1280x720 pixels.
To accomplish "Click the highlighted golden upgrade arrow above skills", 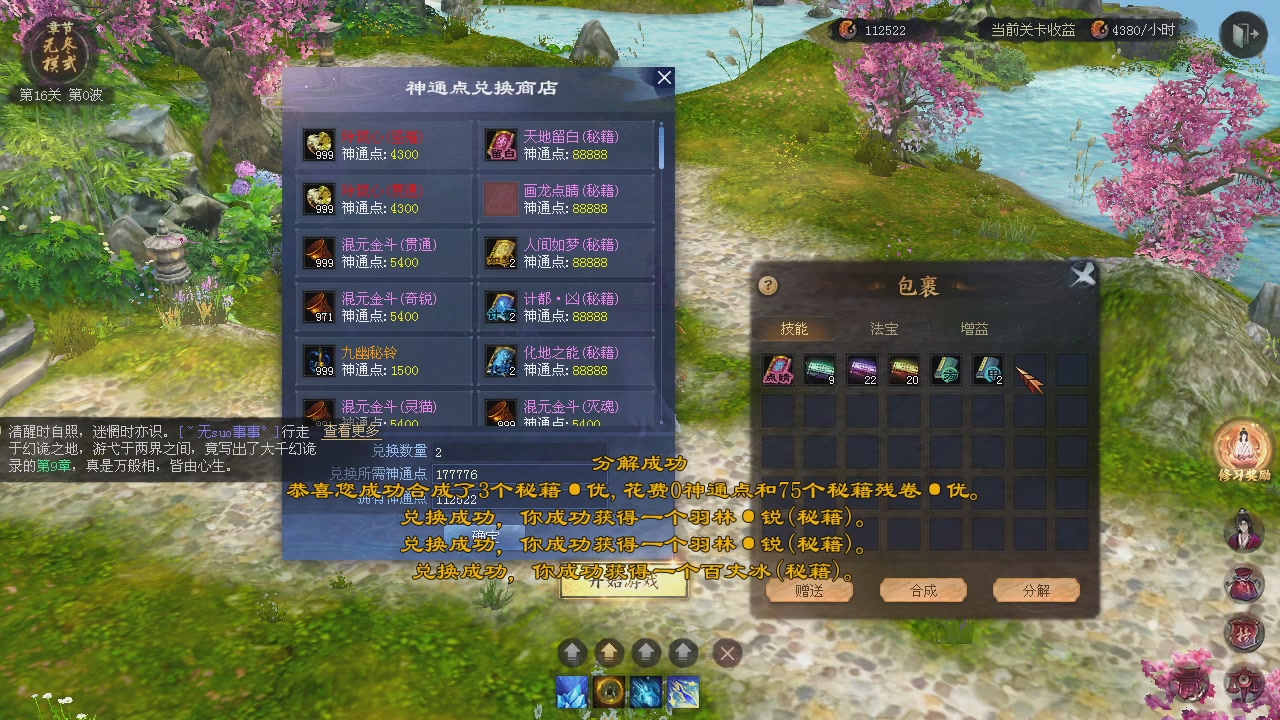I will pos(609,652).
